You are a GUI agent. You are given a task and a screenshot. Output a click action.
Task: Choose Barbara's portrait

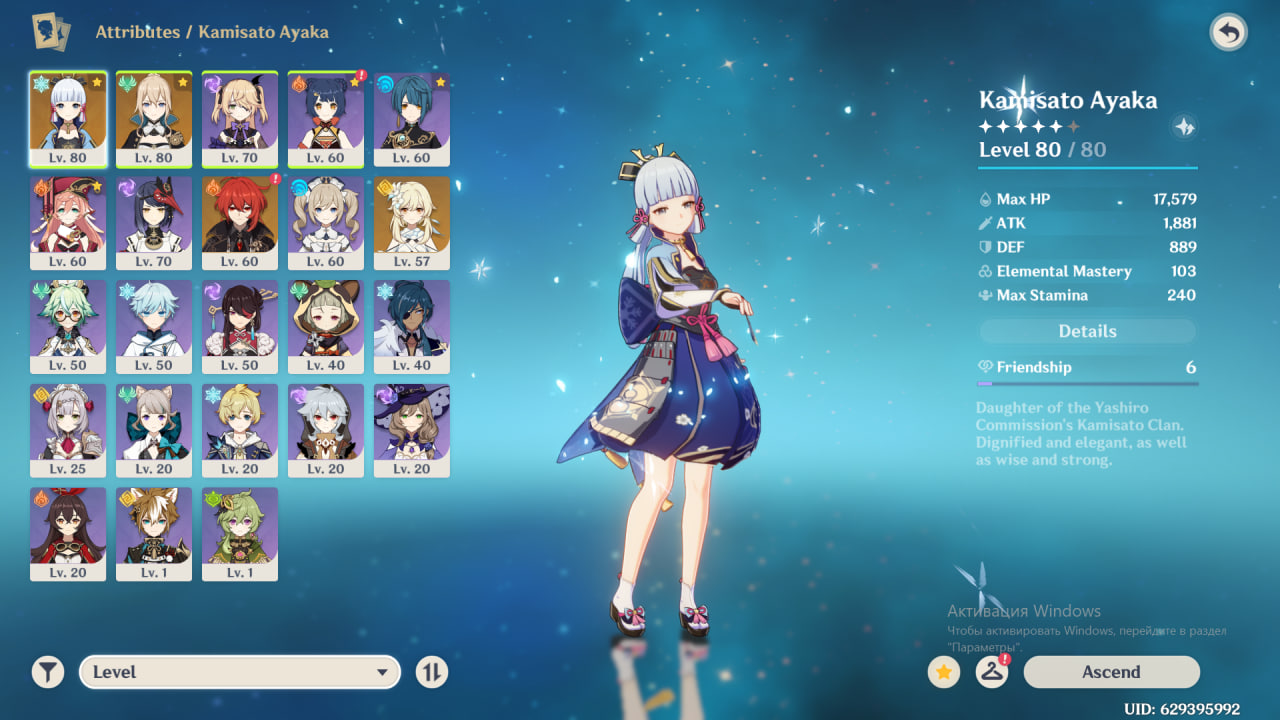pos(326,222)
